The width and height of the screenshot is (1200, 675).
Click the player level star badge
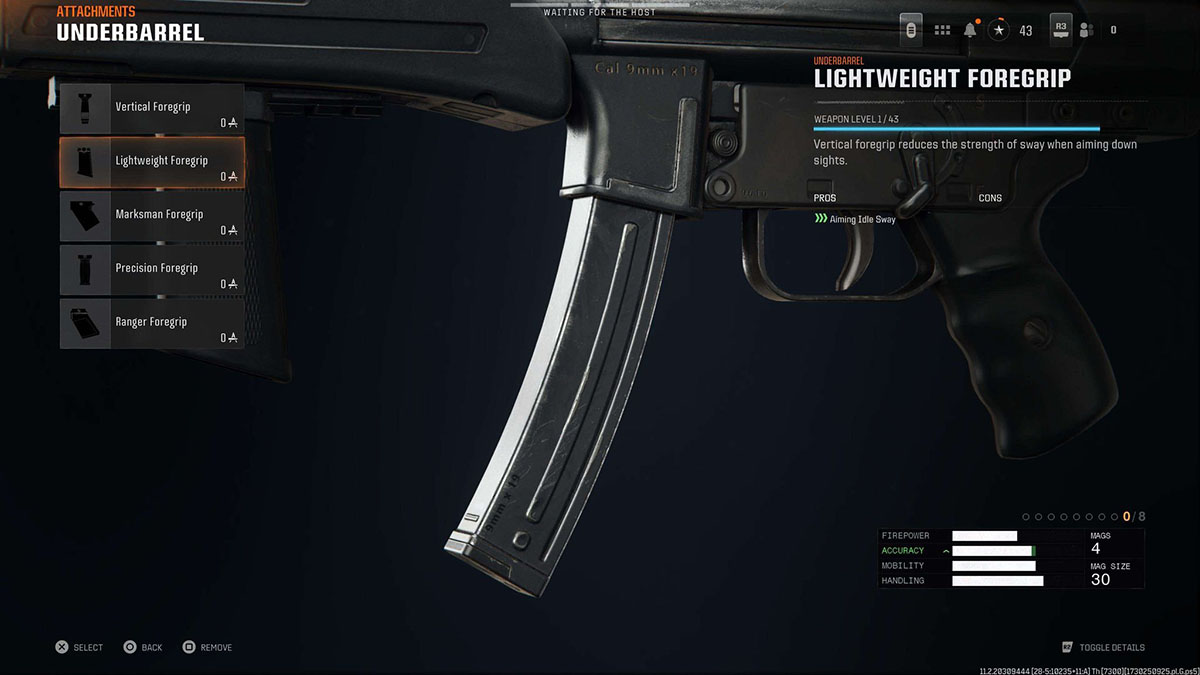click(998, 30)
